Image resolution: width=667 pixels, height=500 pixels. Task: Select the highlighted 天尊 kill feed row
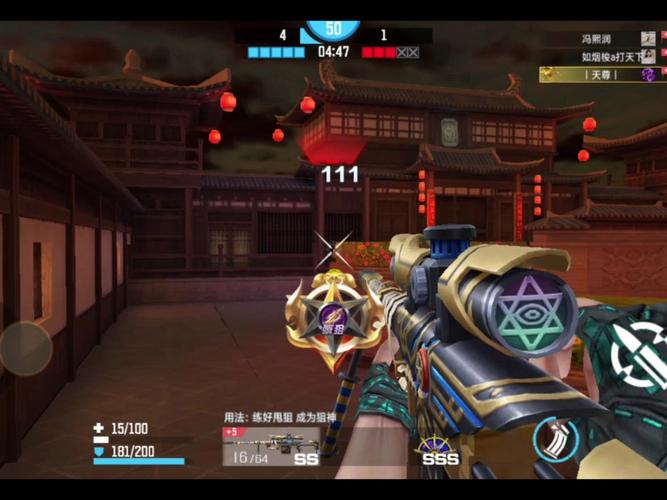pos(600,75)
